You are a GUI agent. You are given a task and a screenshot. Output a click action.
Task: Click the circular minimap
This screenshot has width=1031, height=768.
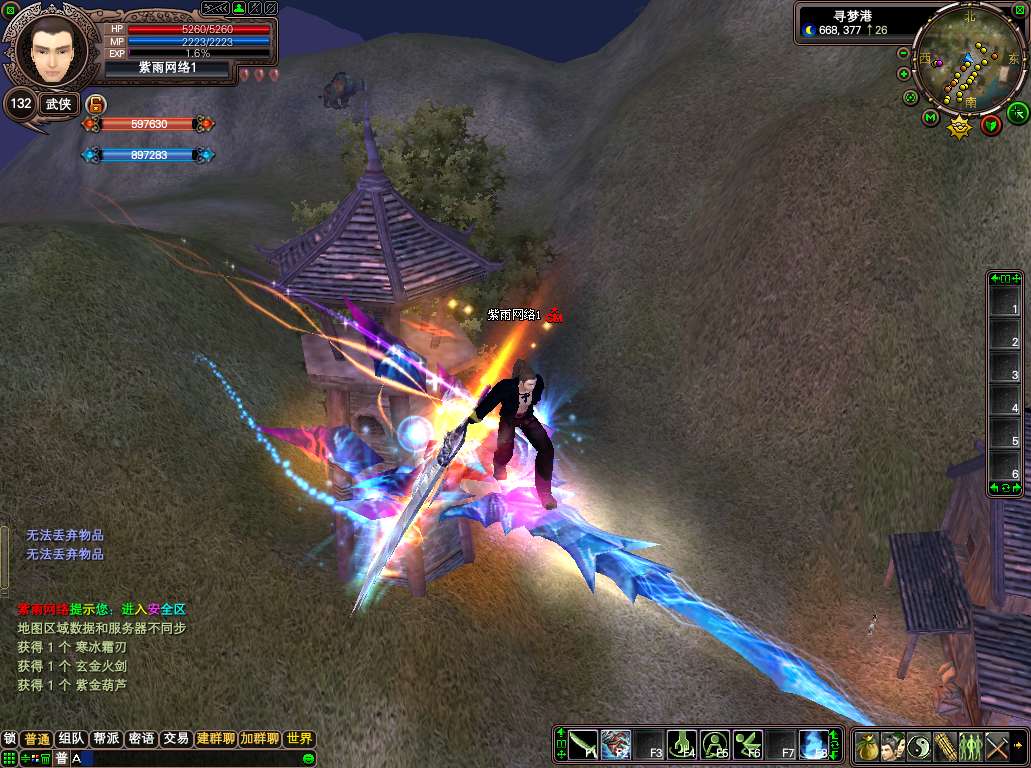click(x=965, y=66)
